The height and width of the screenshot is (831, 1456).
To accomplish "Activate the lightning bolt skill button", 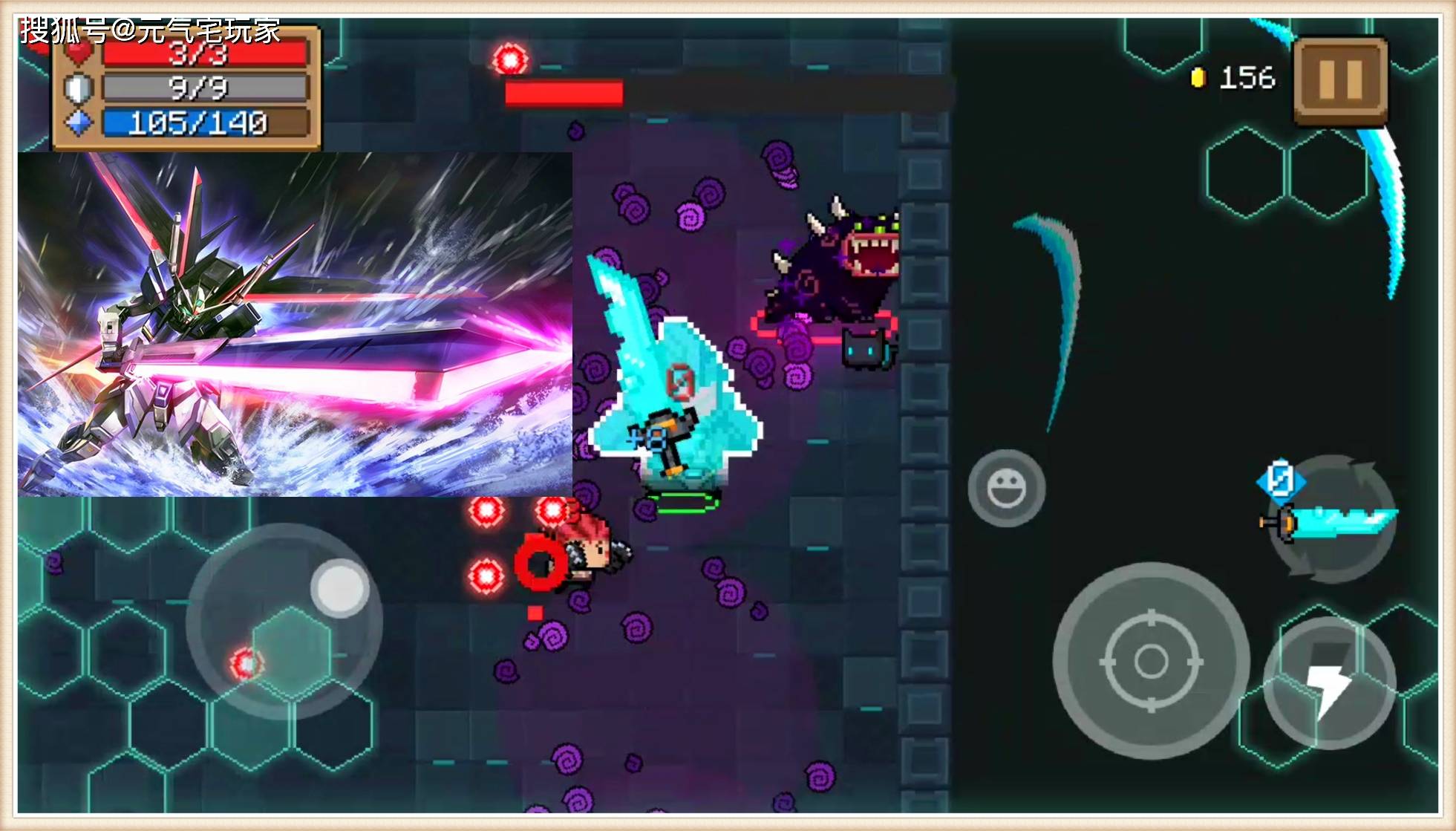I will pos(1329,682).
